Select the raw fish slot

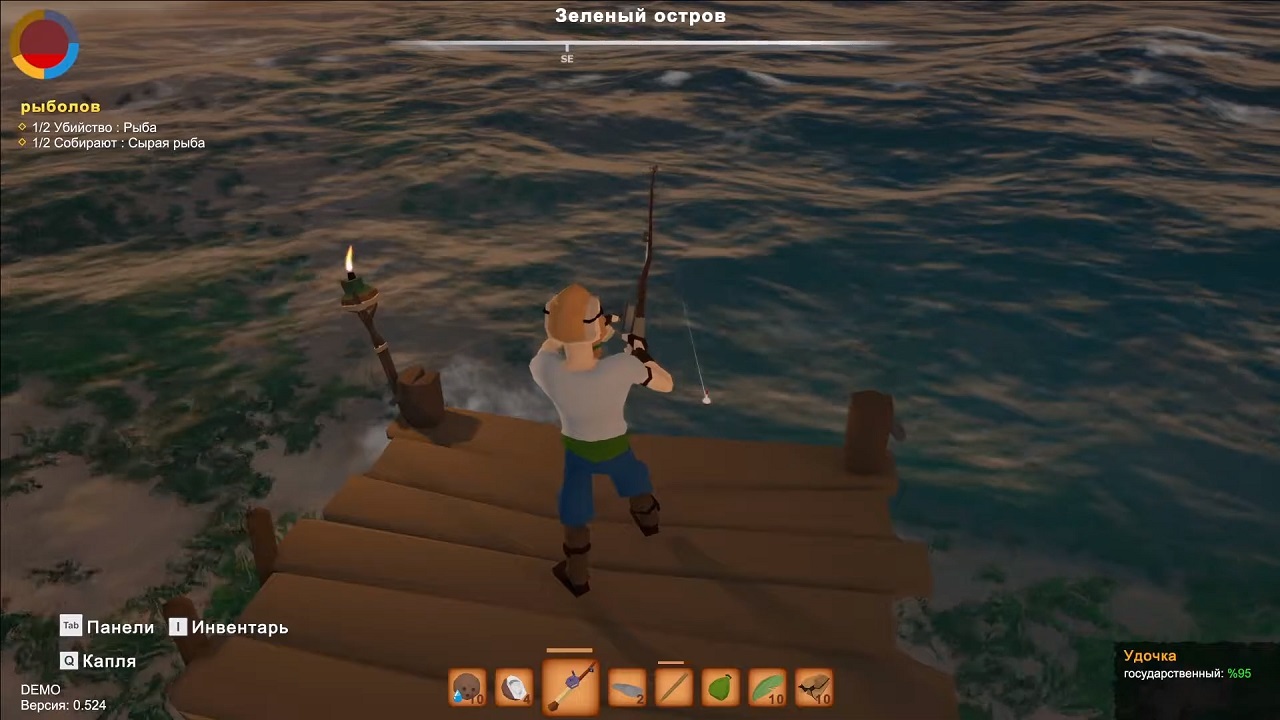[627, 687]
